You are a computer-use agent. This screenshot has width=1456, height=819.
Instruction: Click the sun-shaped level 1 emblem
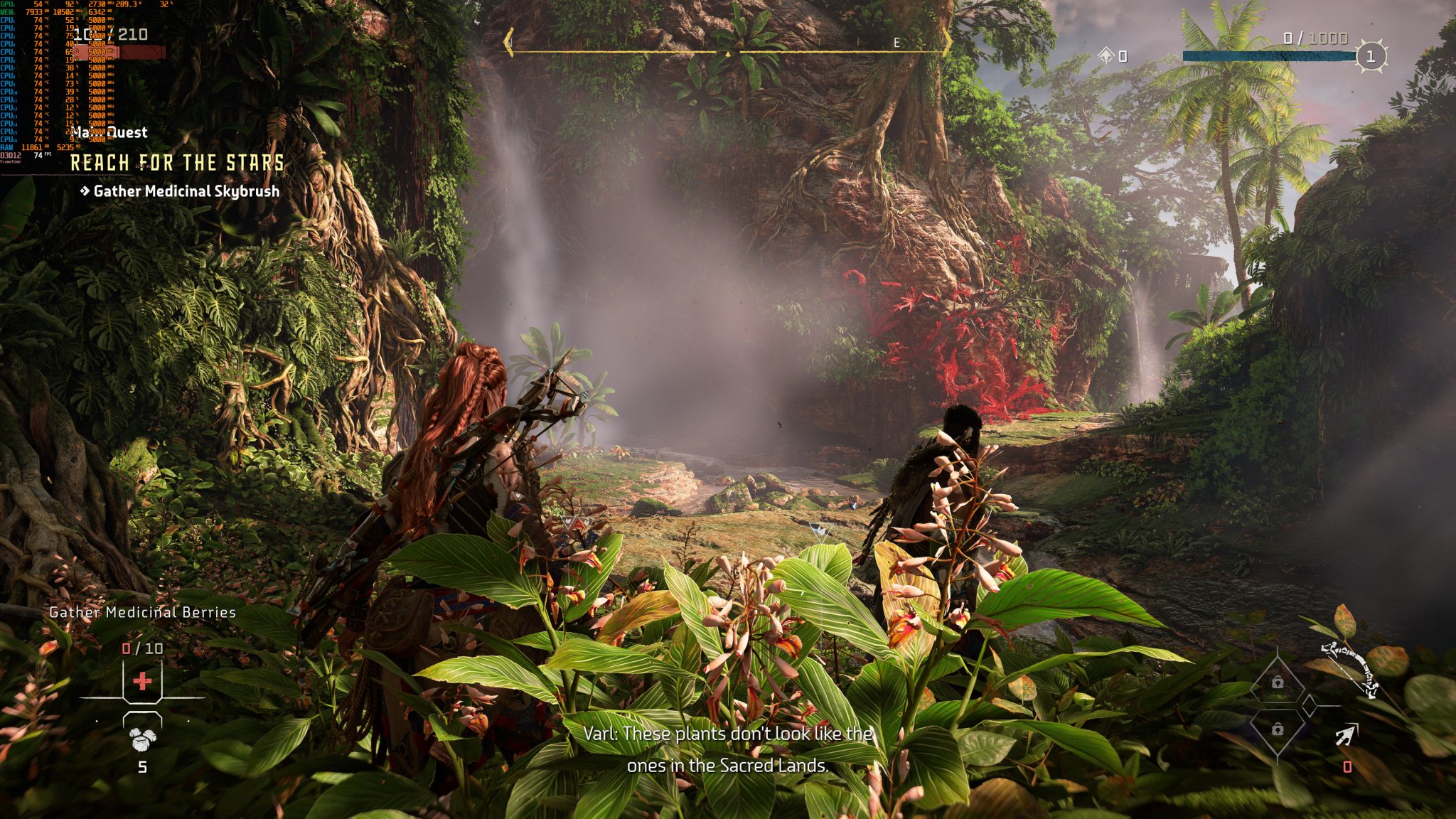[x=1371, y=55]
